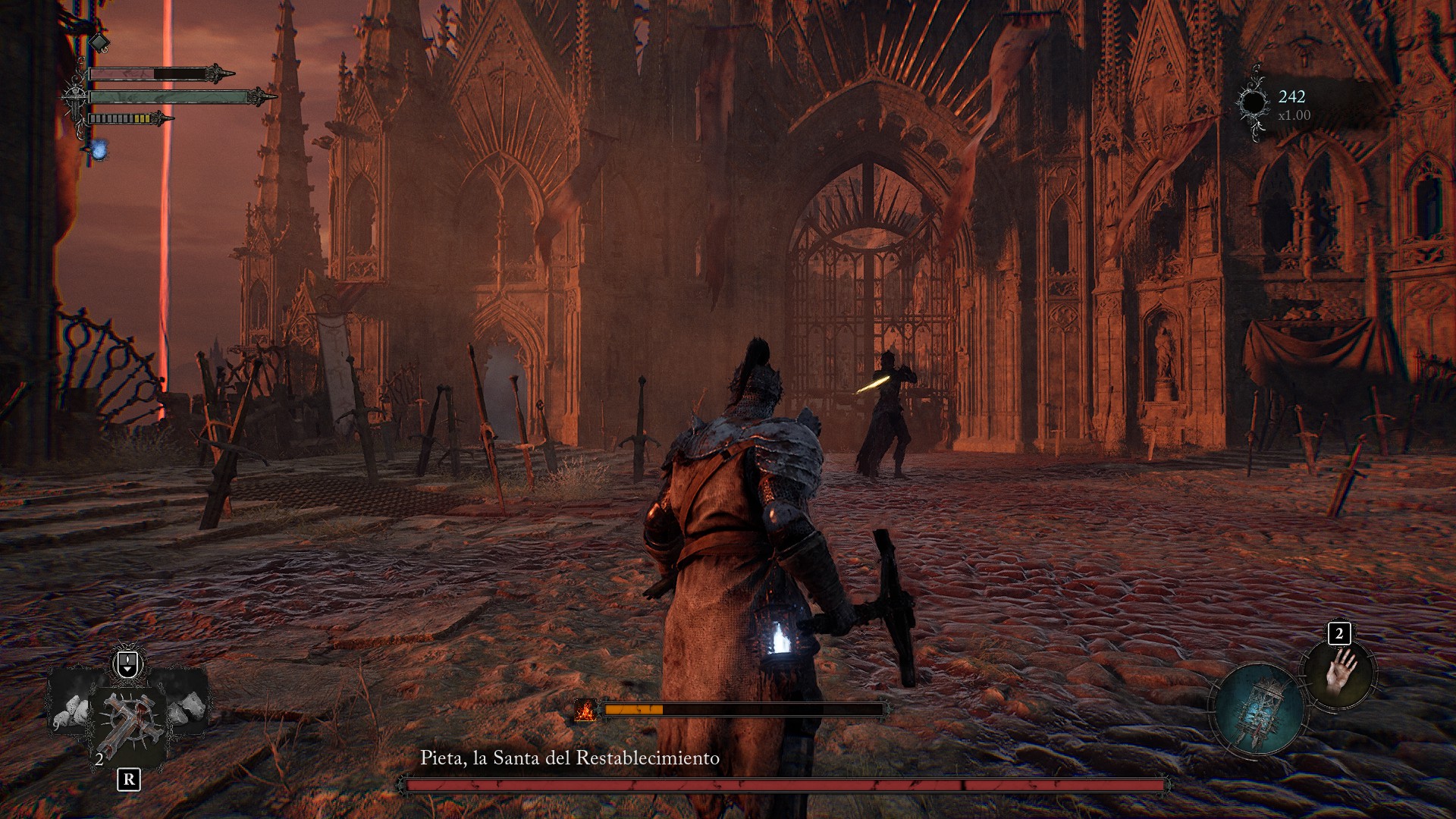This screenshot has height=819, width=1456.
Task: Click the grey diamond buff icon
Action: pyautogui.click(x=100, y=42)
